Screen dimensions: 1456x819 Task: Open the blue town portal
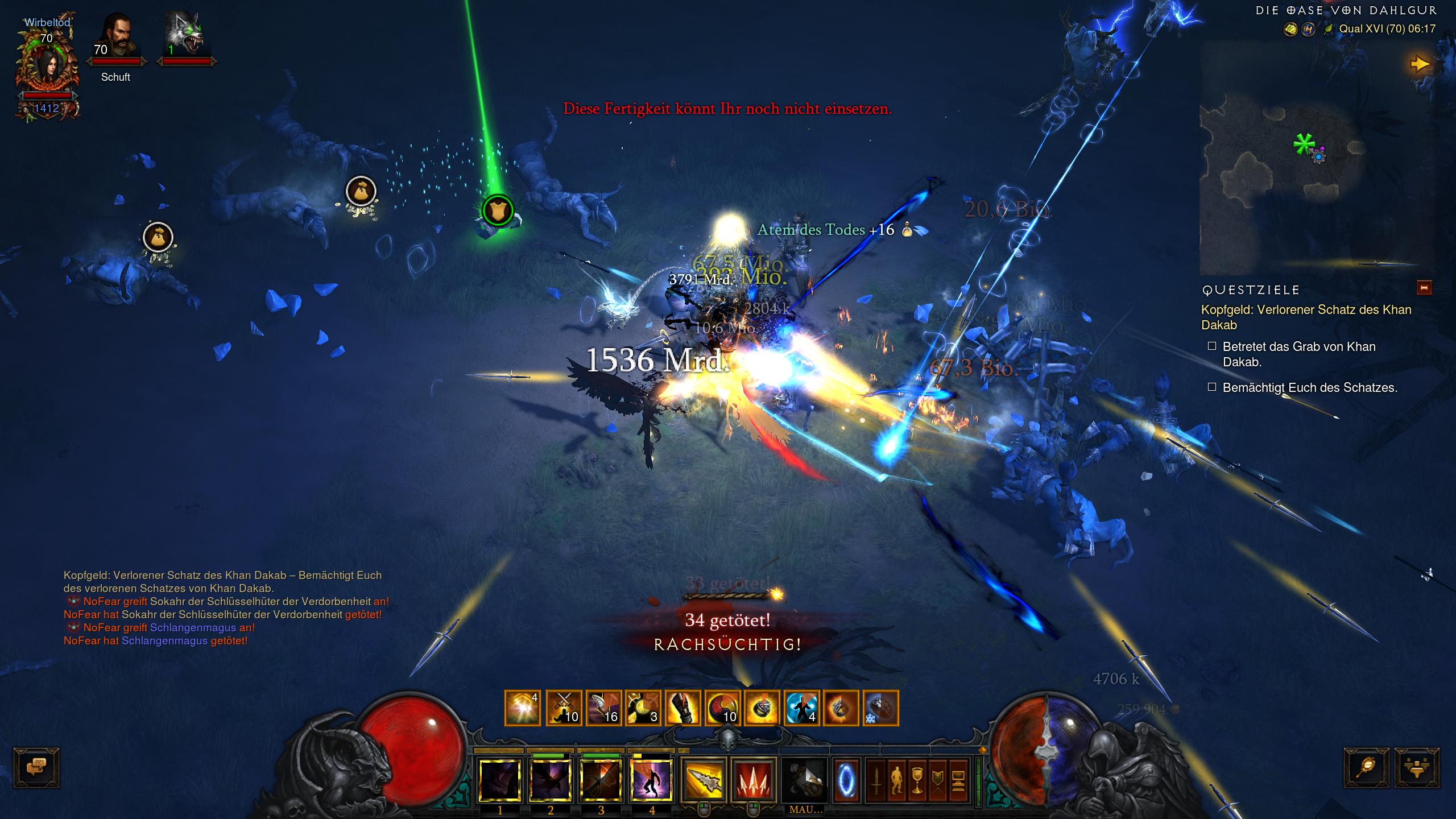846,780
